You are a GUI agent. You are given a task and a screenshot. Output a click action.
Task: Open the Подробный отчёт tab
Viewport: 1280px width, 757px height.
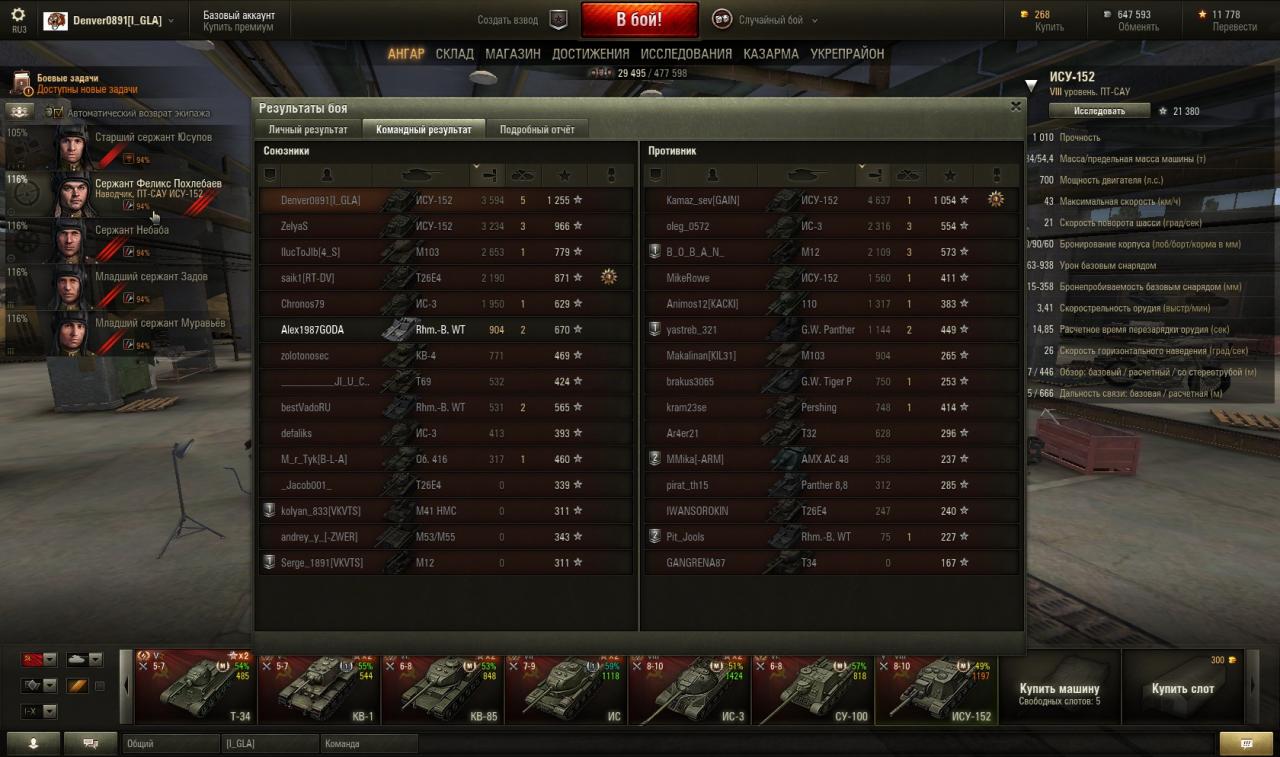[536, 129]
